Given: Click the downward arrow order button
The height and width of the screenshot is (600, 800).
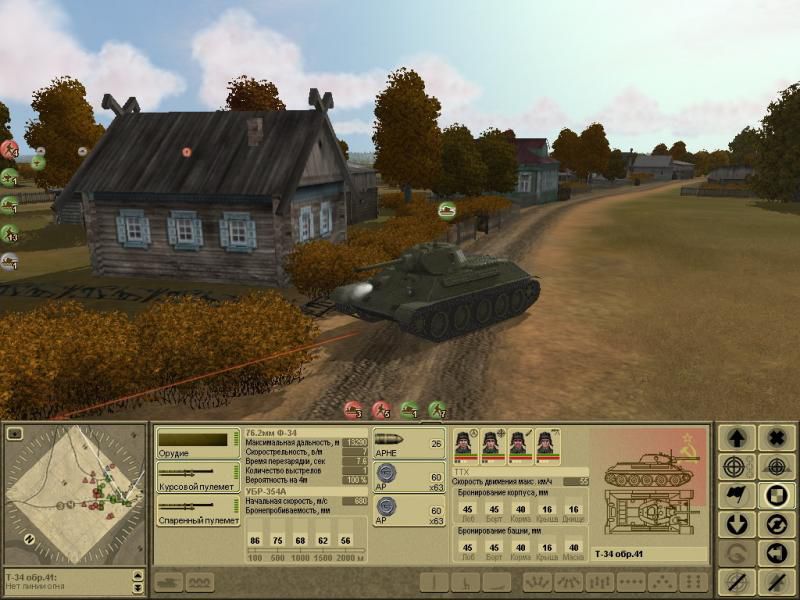Looking at the screenshot, I should point(737,524).
